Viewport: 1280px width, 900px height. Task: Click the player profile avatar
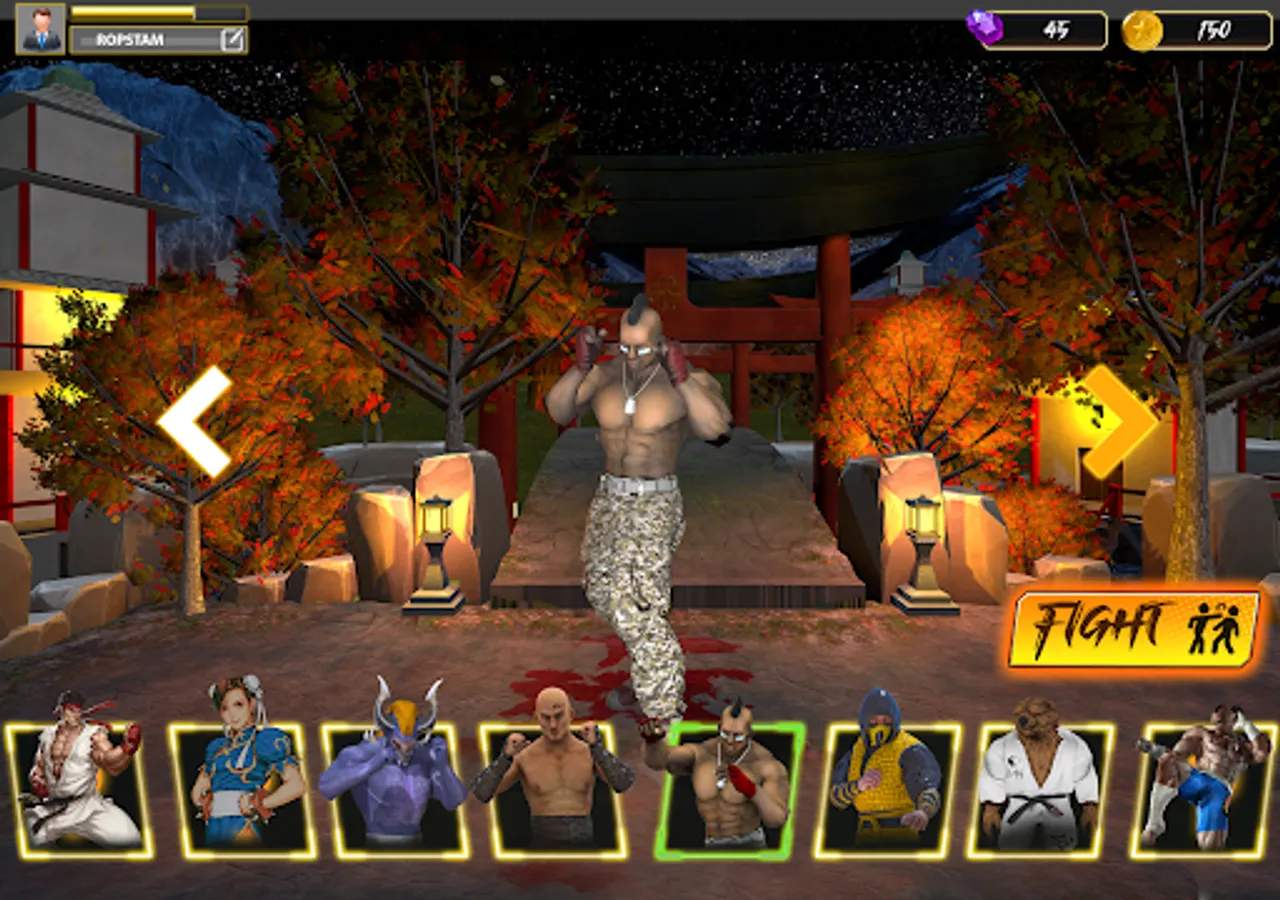(x=37, y=29)
